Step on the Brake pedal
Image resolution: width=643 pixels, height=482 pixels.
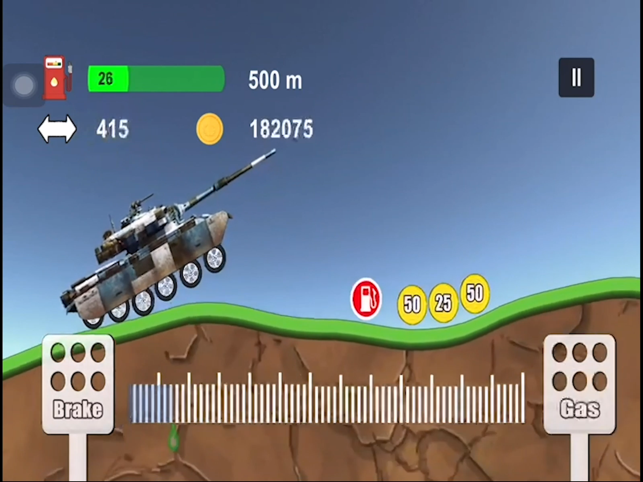78,384
